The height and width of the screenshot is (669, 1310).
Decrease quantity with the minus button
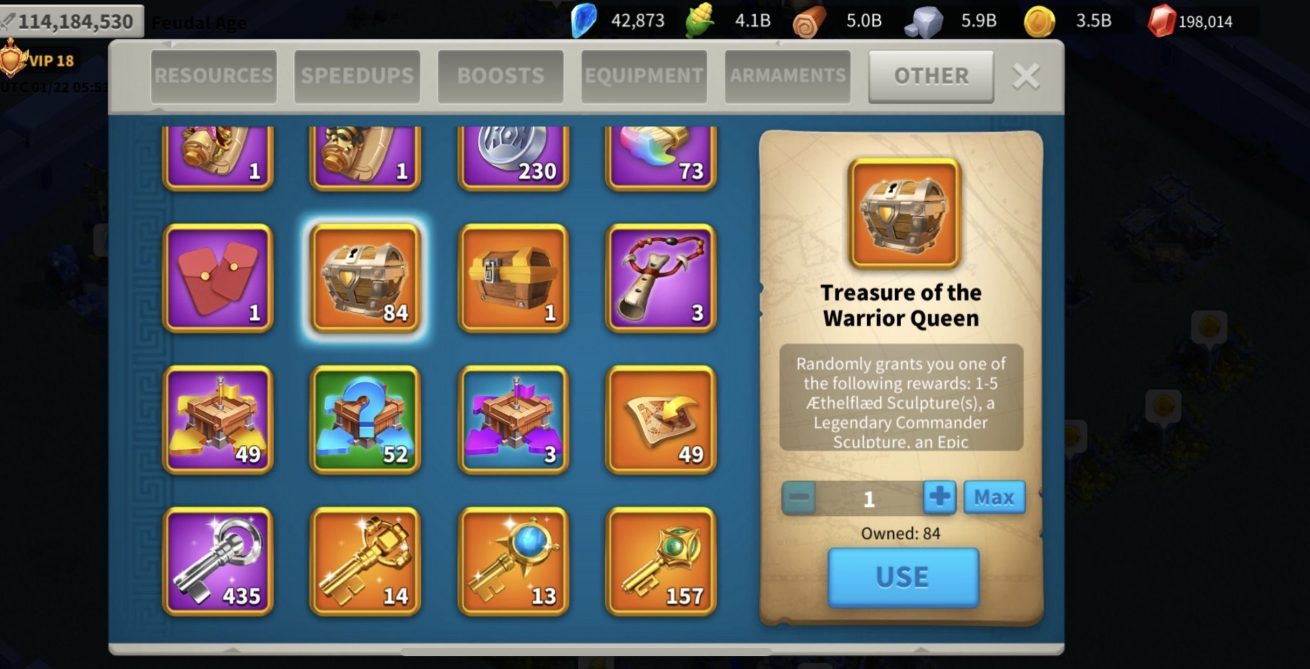(798, 497)
